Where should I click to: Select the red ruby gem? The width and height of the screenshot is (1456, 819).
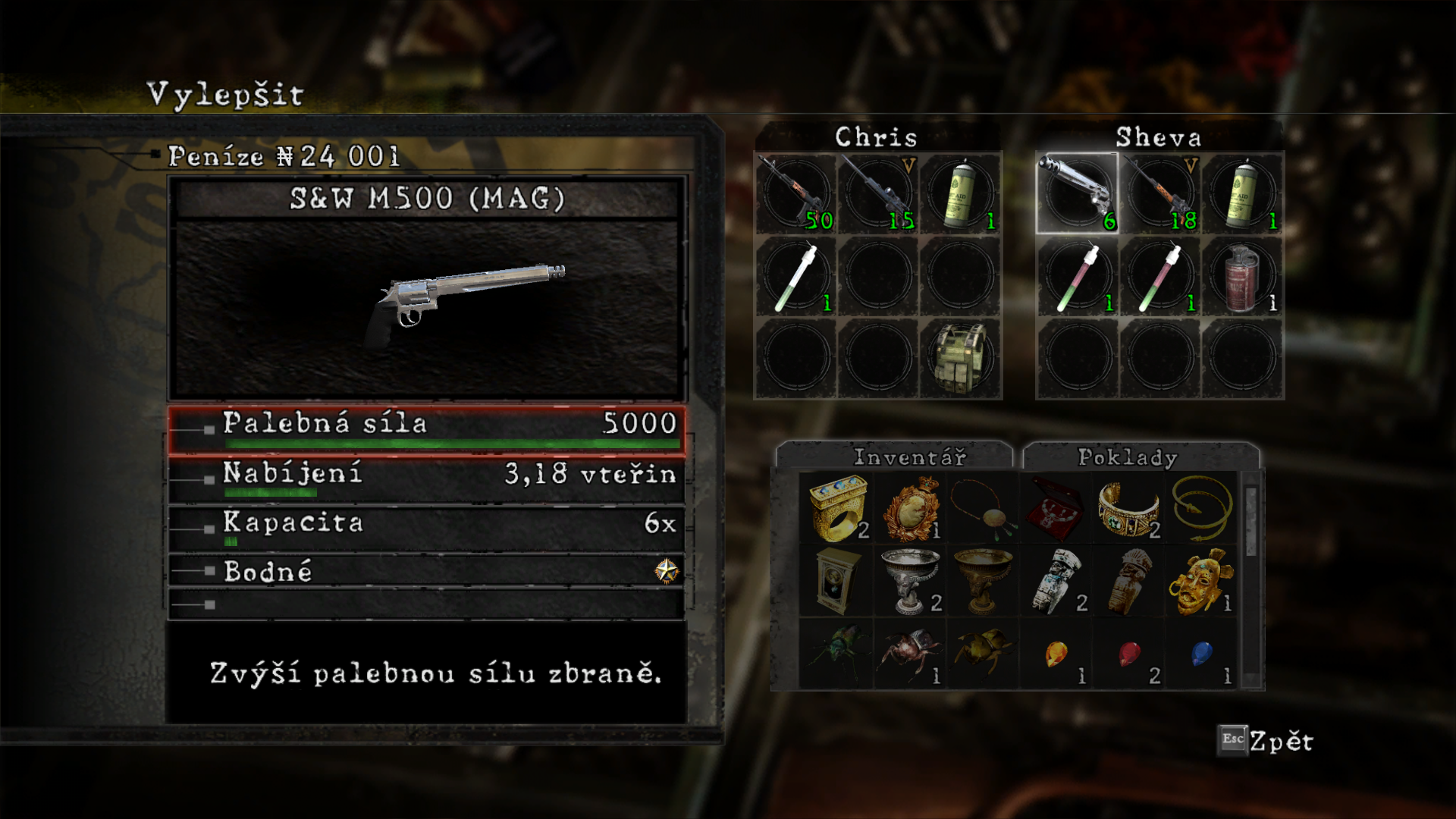point(1128,654)
